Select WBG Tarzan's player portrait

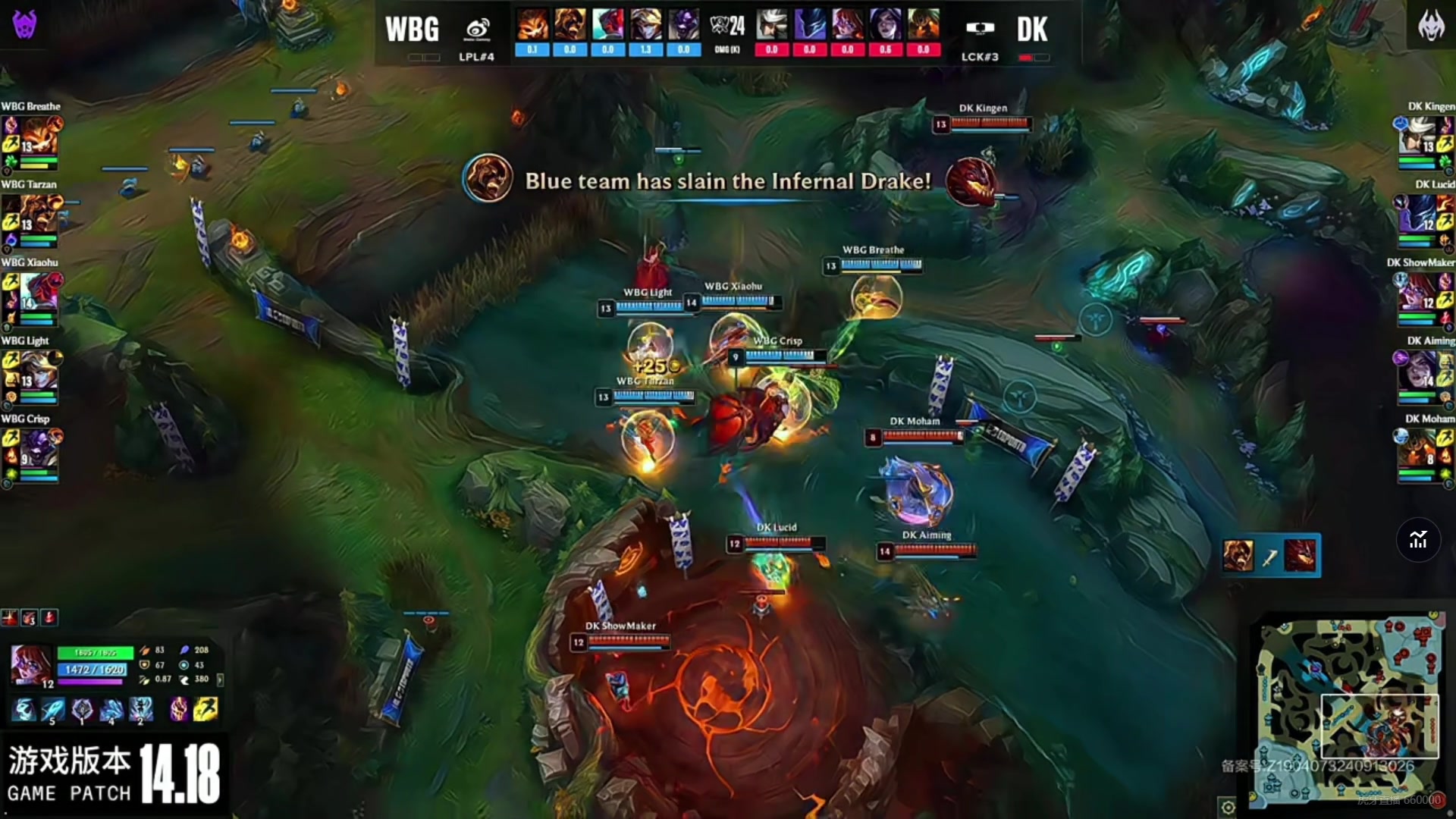38,215
